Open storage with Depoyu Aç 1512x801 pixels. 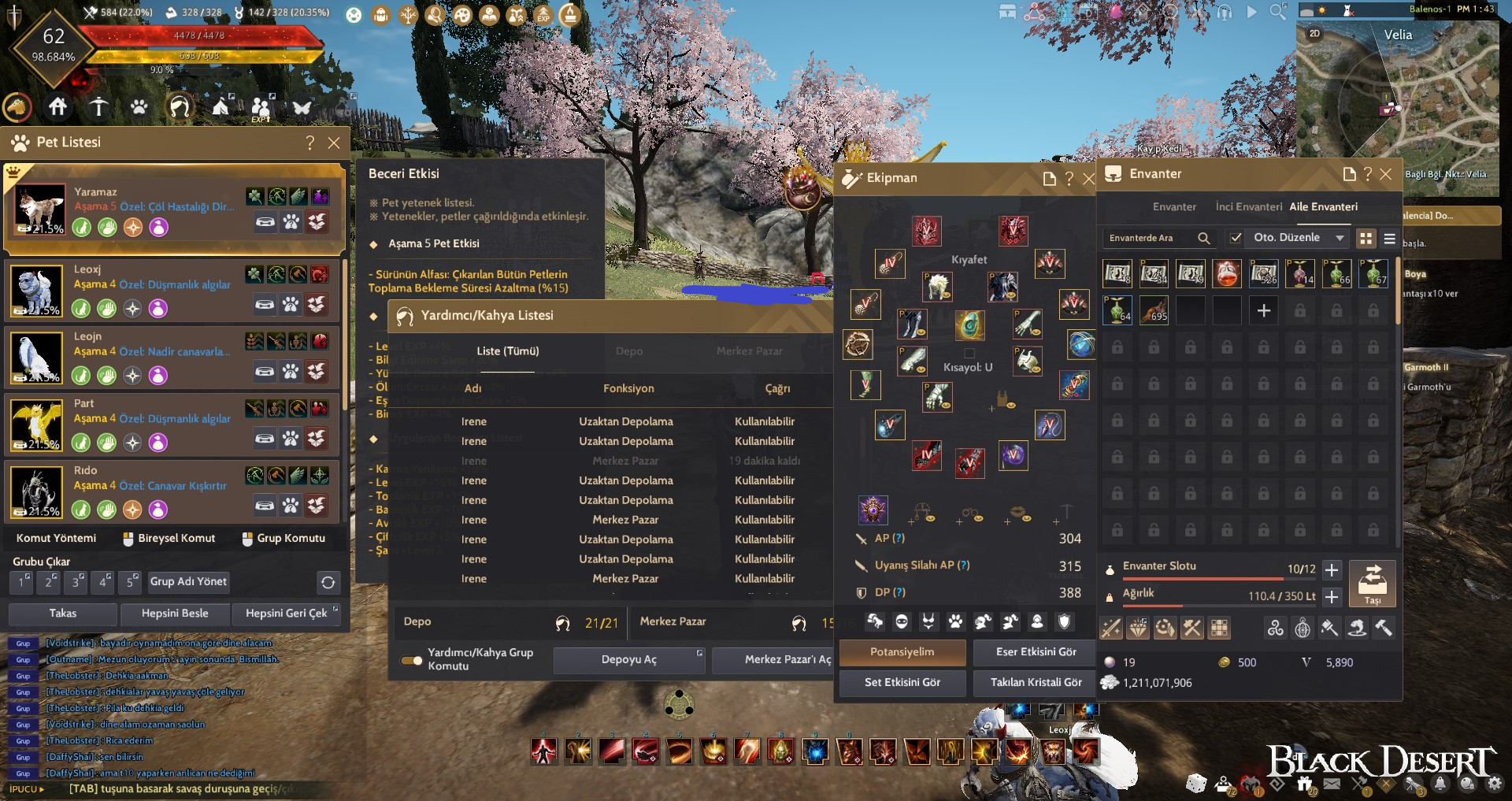point(628,660)
